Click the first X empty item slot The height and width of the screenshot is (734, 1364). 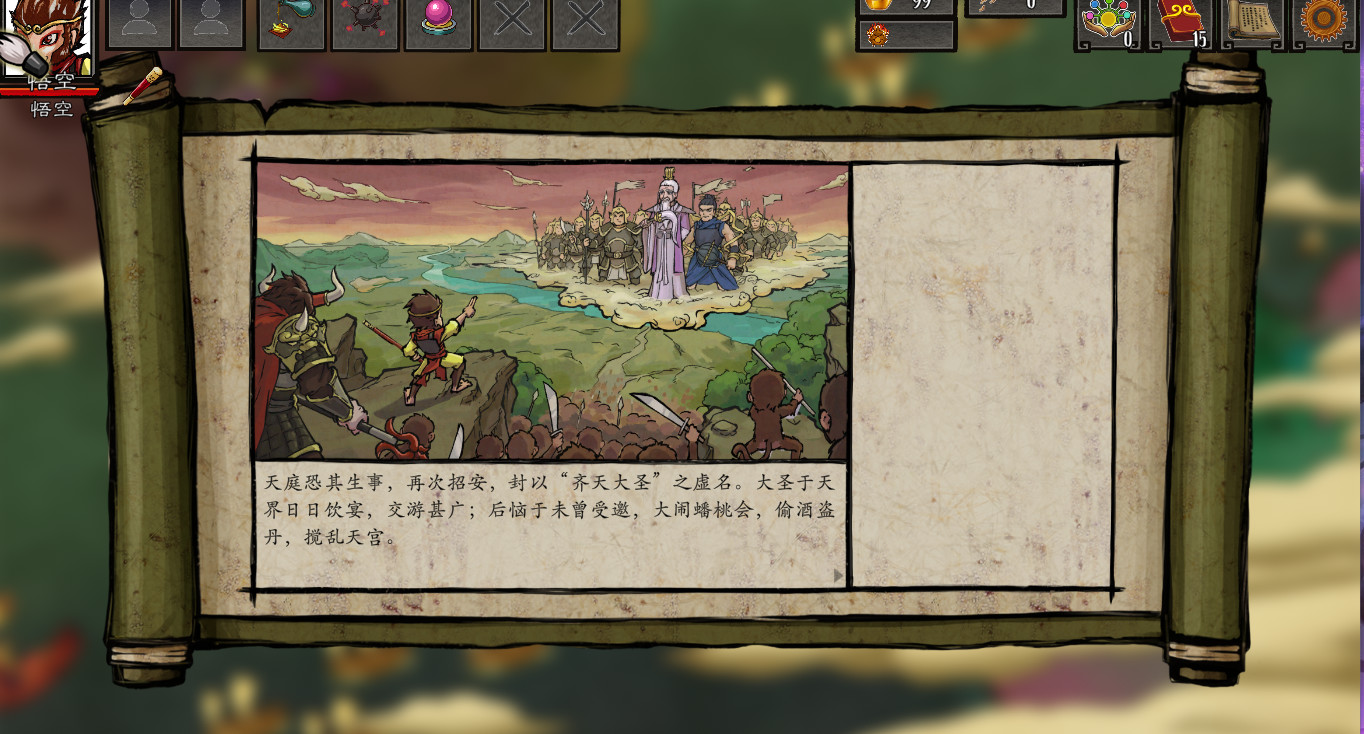click(512, 25)
